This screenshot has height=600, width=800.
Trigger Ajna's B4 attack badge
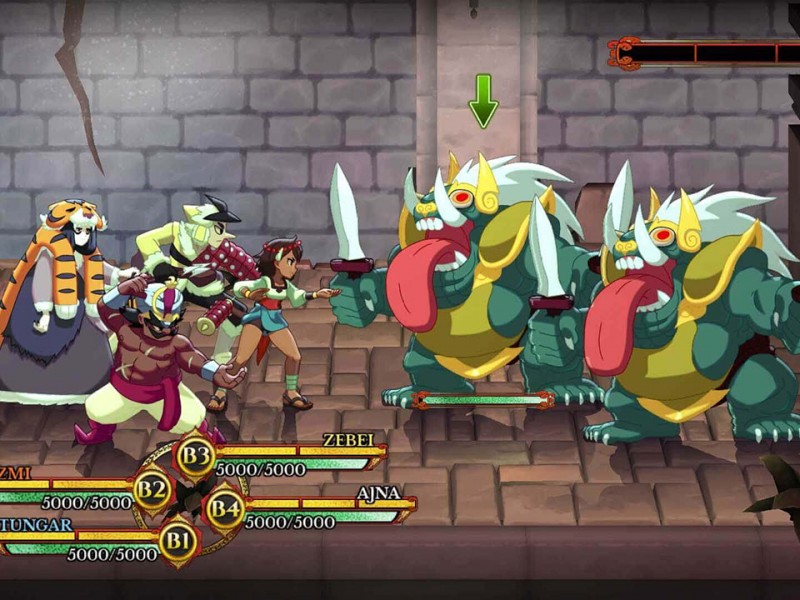point(224,510)
